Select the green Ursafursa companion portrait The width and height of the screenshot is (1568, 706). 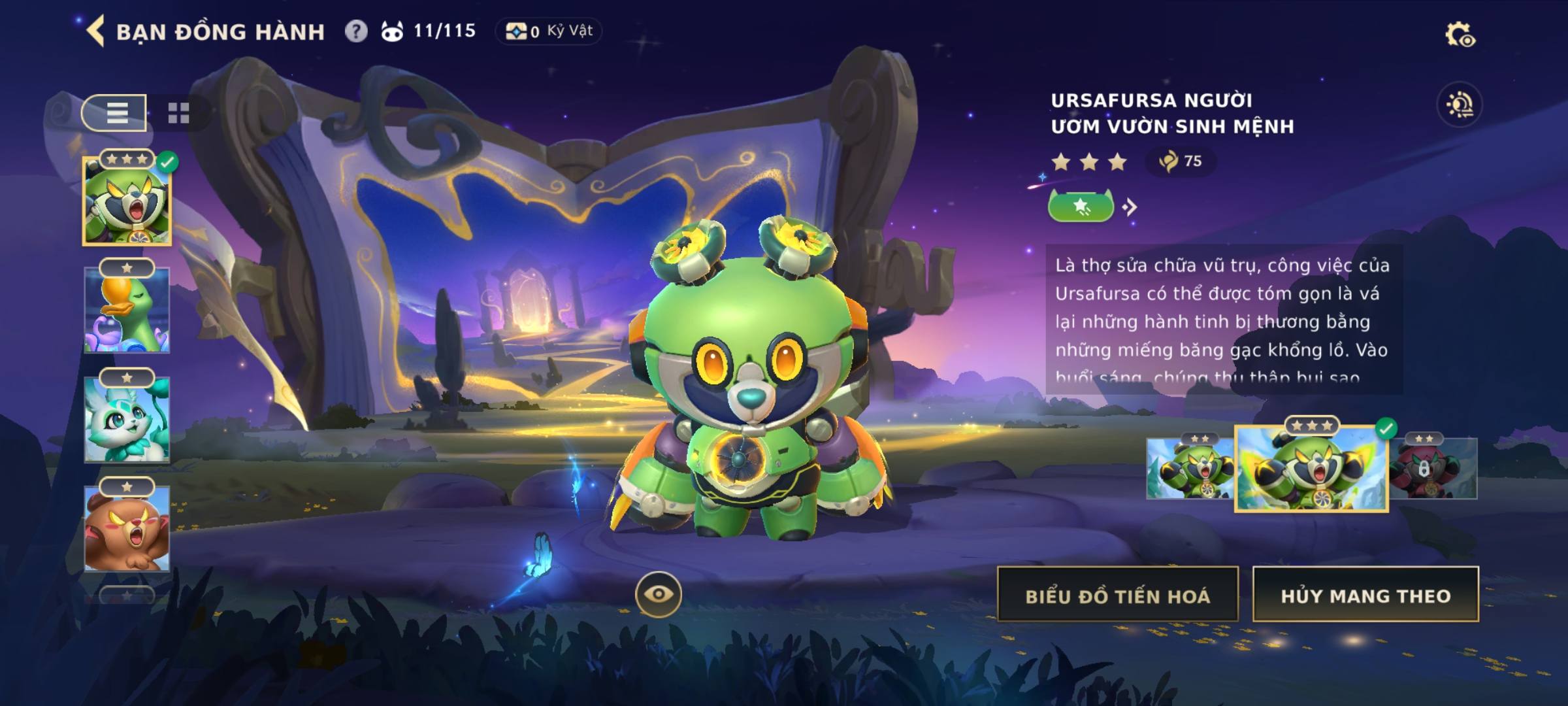(127, 201)
